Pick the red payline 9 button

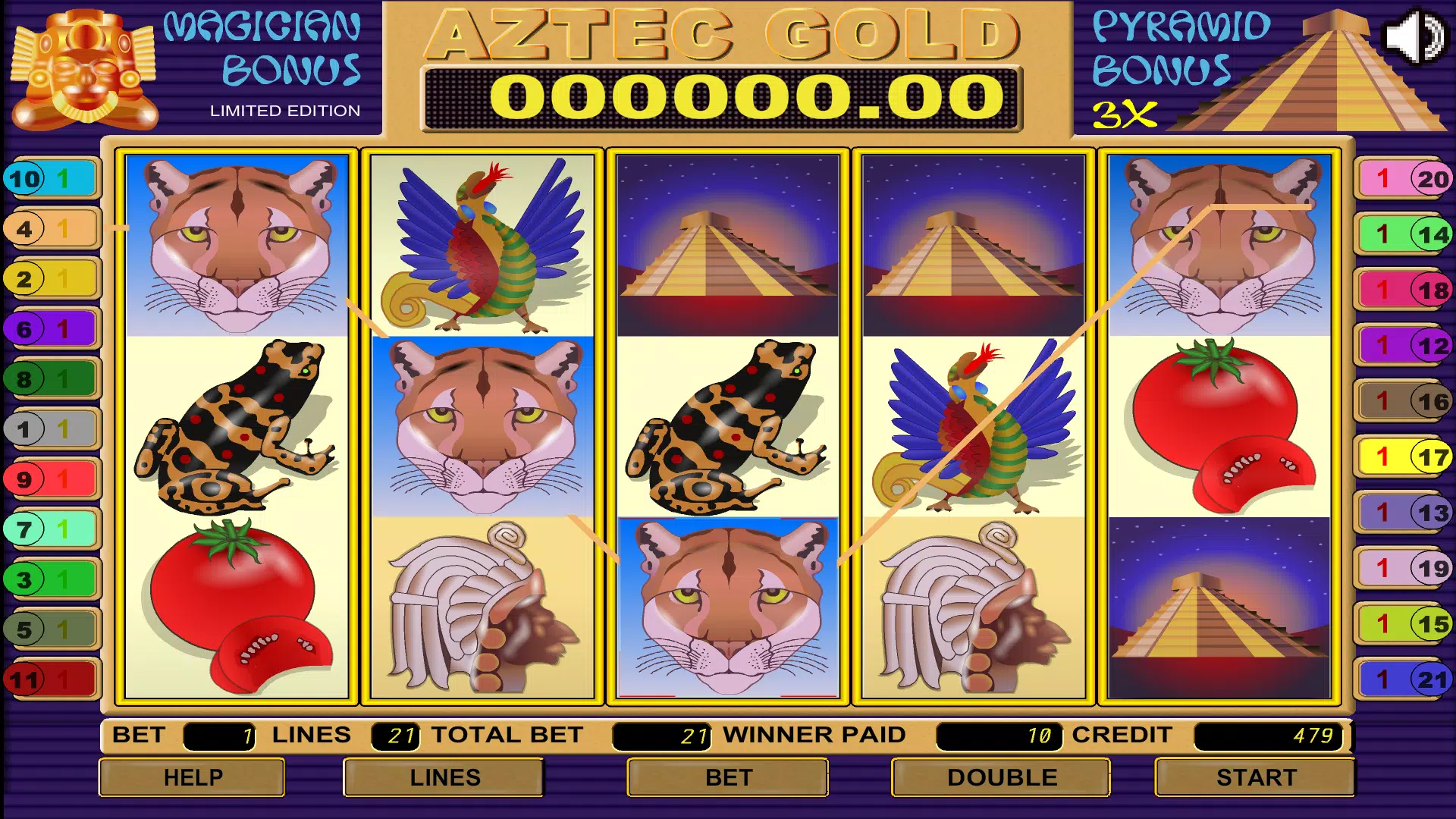tap(52, 479)
